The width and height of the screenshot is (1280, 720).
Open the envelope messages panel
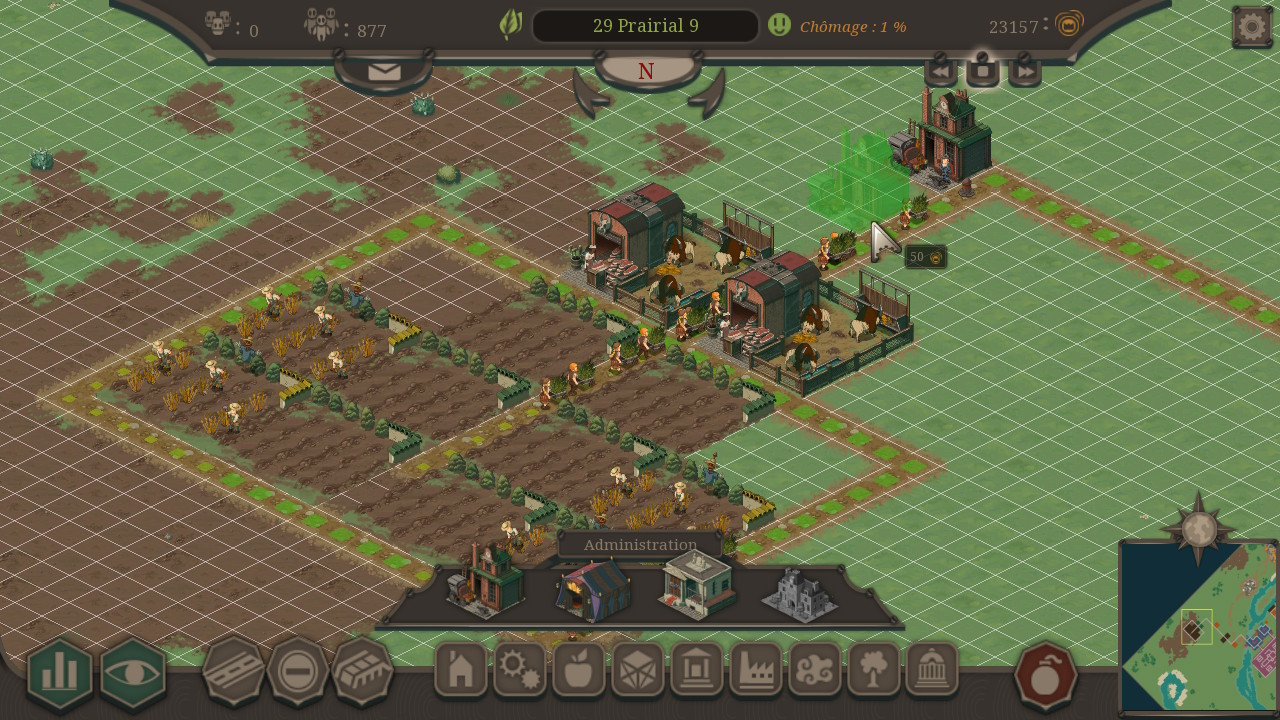tap(384, 72)
